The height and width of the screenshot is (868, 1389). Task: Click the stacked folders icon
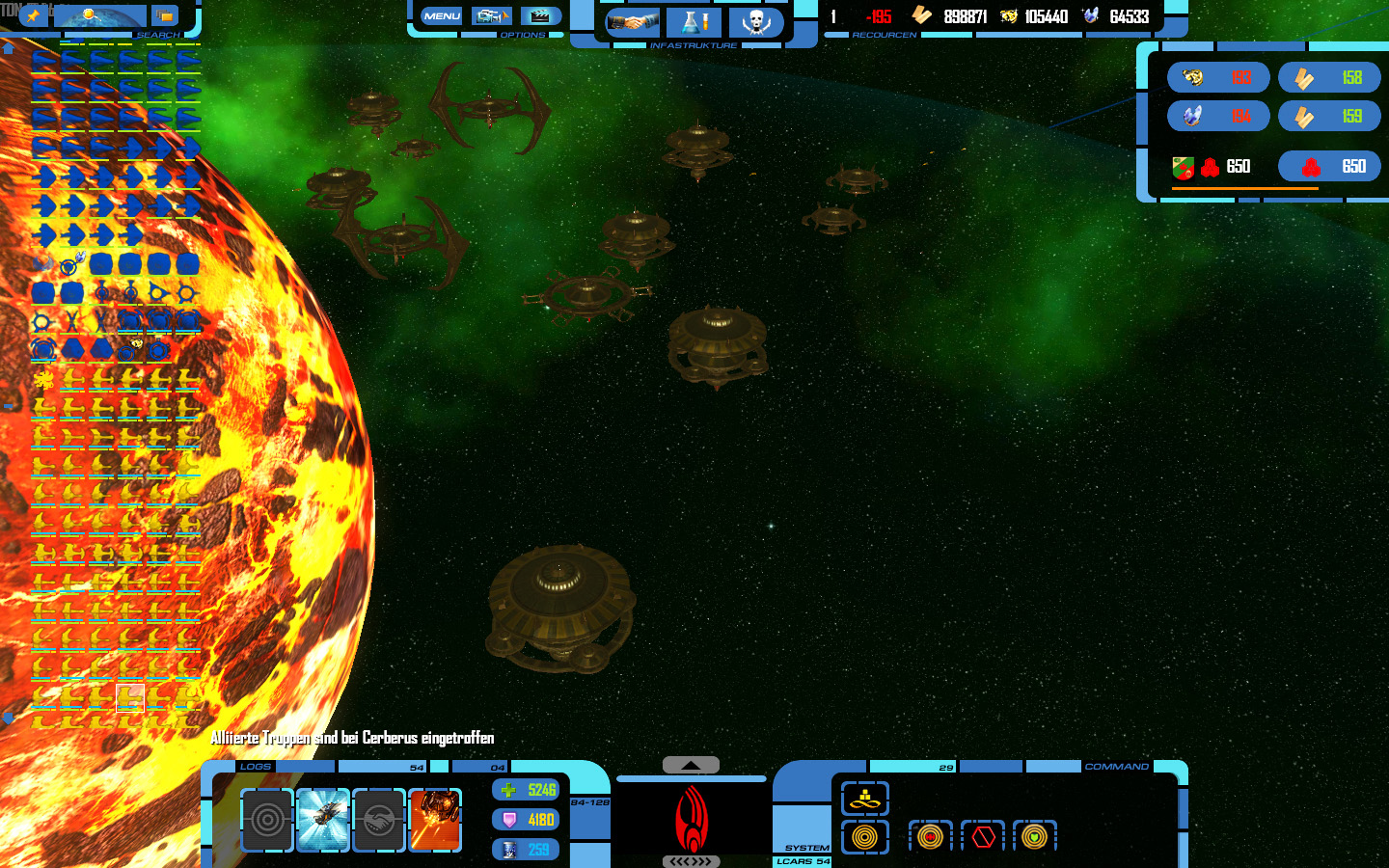[x=165, y=15]
